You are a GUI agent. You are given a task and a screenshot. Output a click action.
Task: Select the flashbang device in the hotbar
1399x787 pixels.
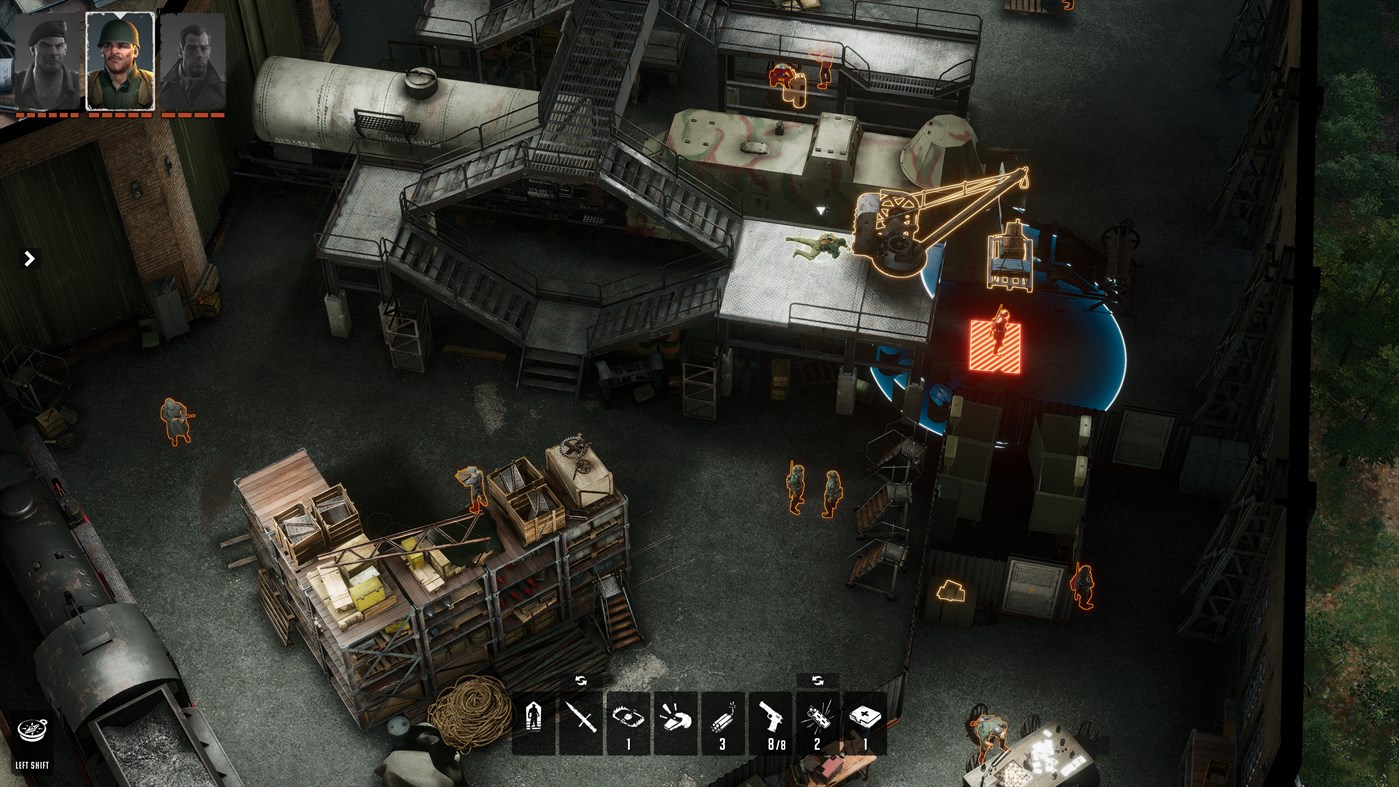(818, 718)
